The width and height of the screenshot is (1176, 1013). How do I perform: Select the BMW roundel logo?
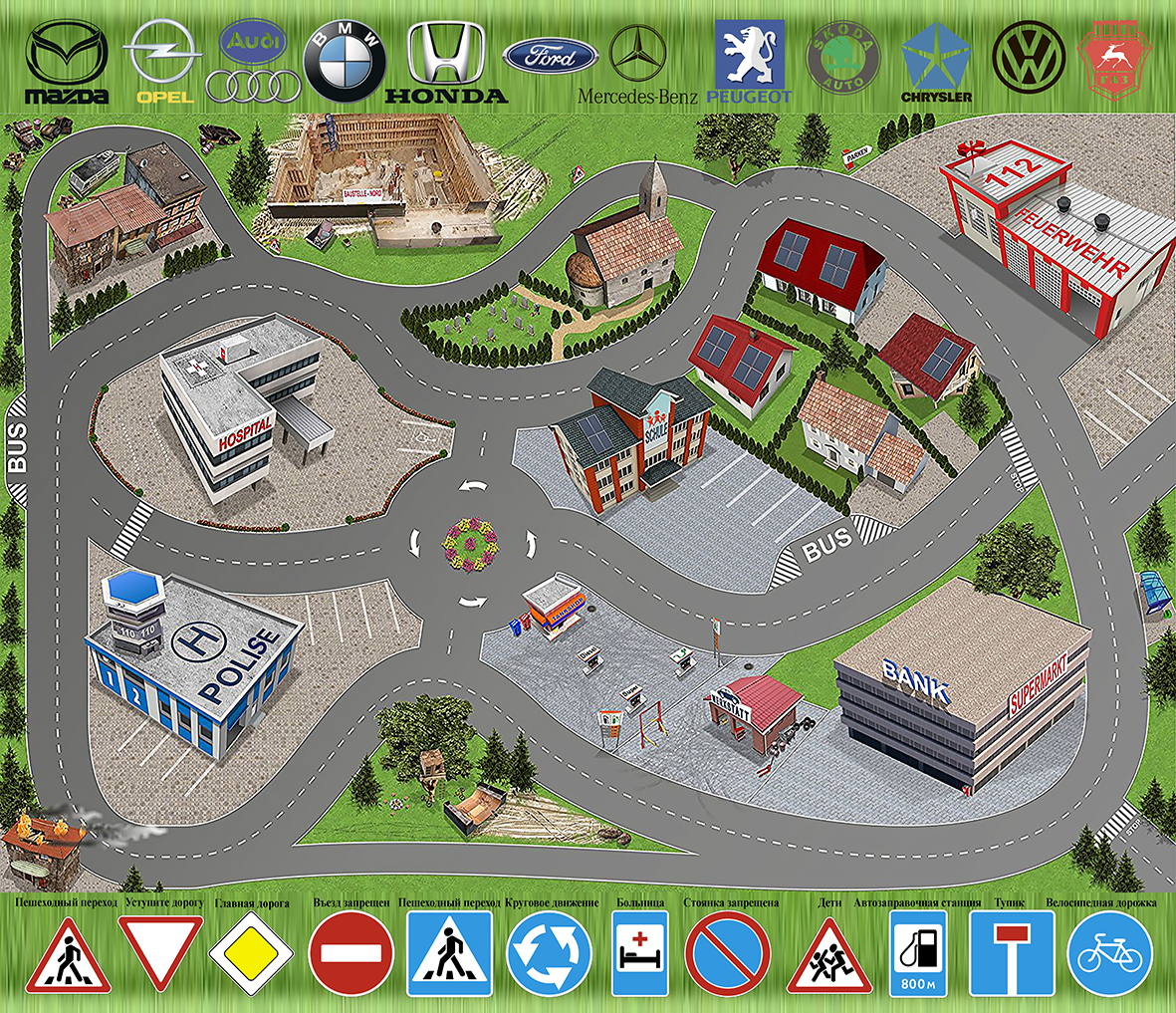coord(345,64)
